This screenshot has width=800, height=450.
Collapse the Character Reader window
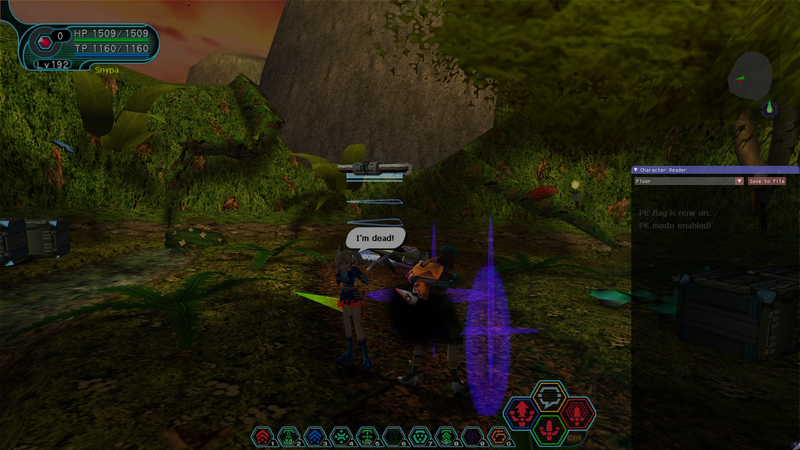637,171
